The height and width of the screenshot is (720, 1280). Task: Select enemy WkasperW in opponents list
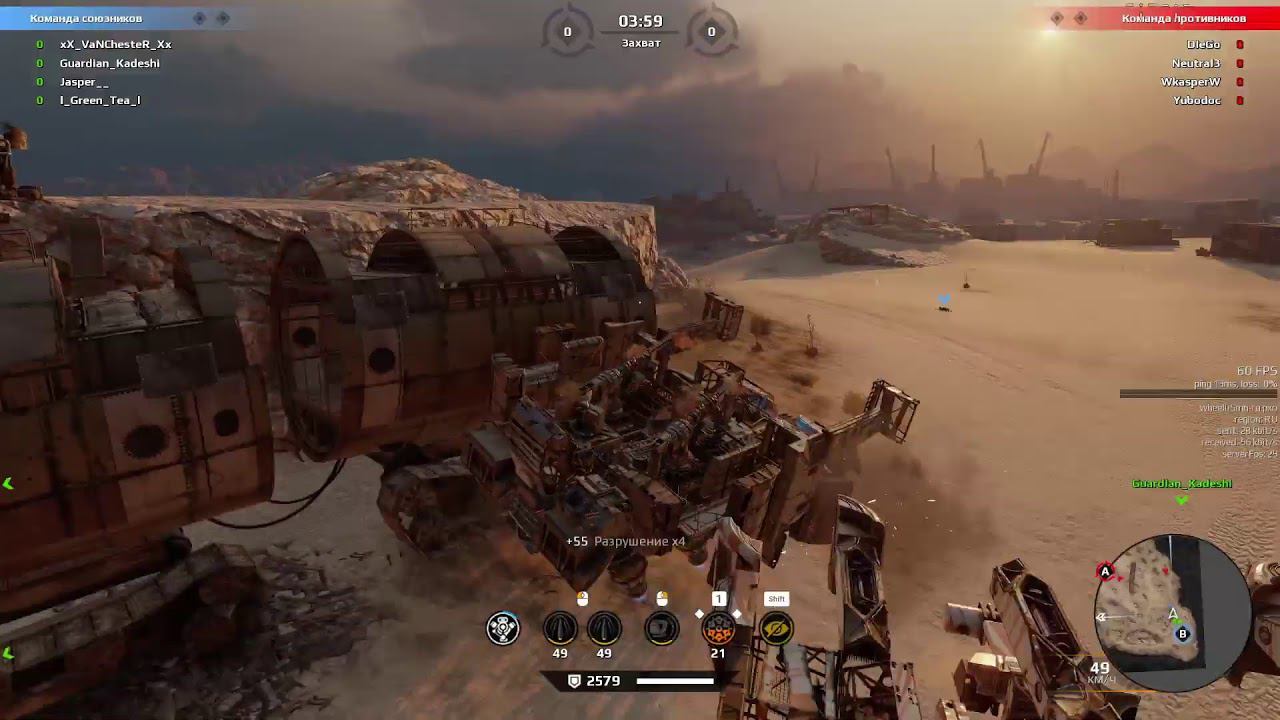(x=1190, y=82)
